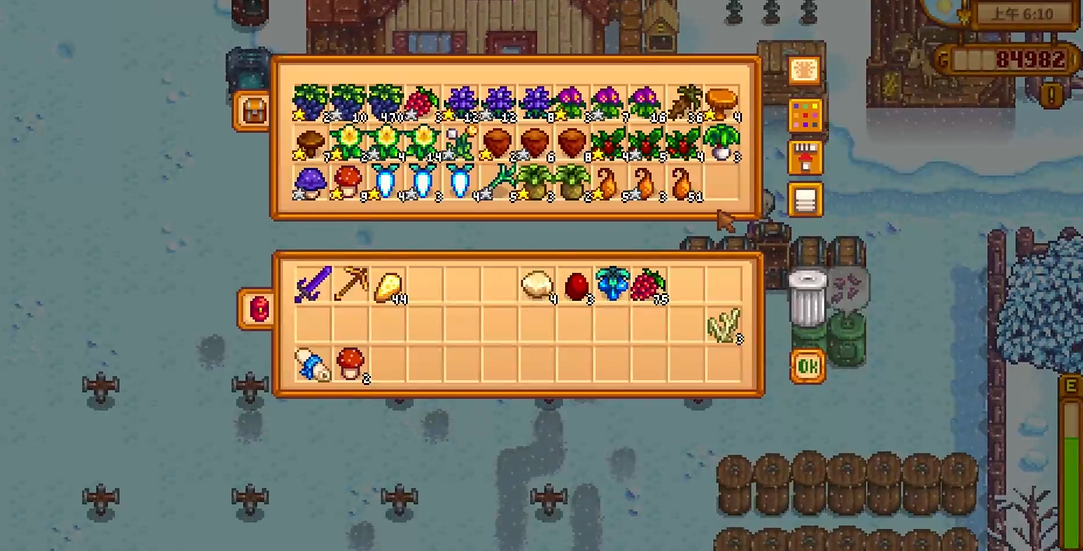
Task: Choose the dark red egg stack
Action: [577, 287]
